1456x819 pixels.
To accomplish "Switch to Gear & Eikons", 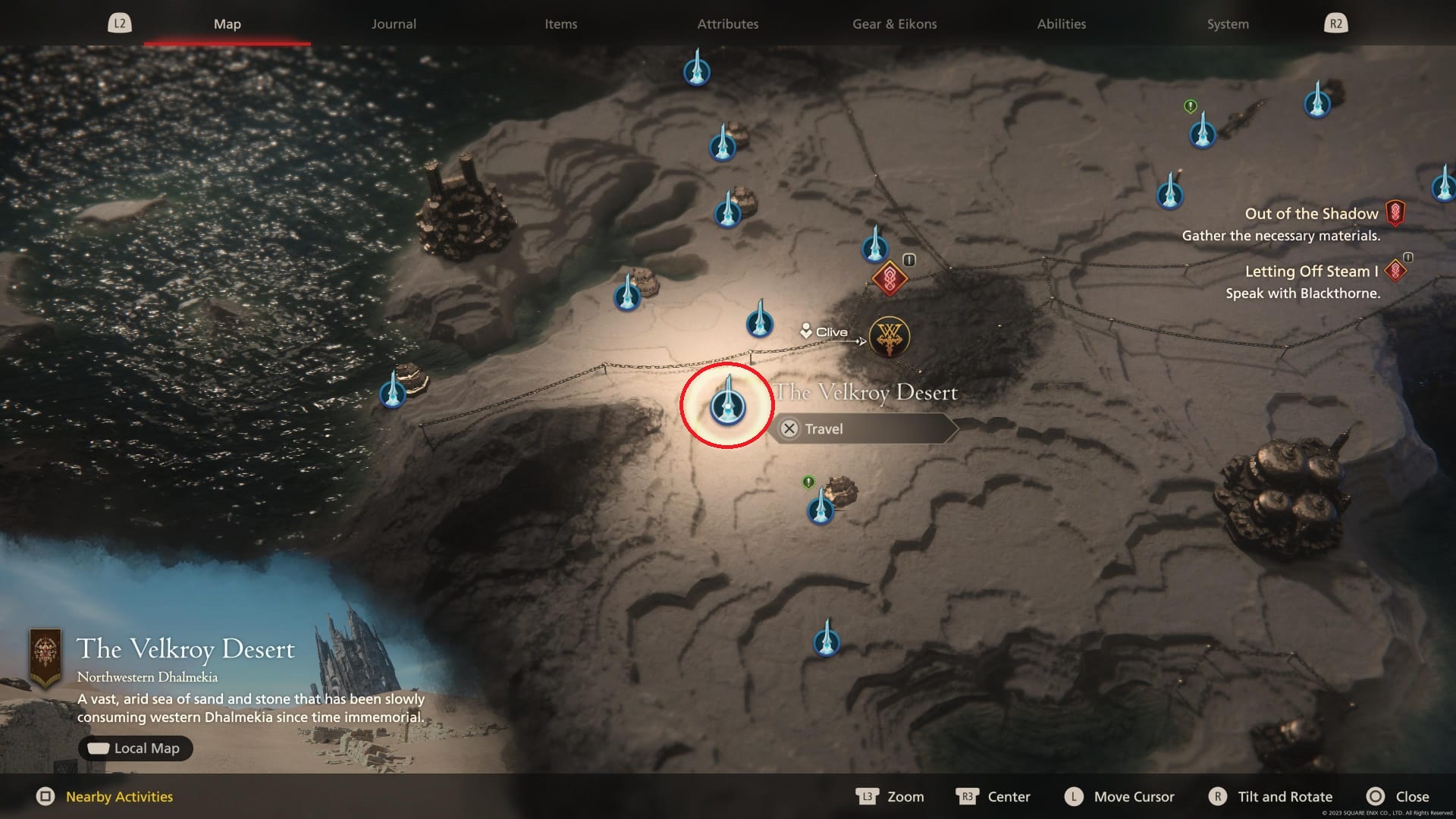I will tap(893, 24).
